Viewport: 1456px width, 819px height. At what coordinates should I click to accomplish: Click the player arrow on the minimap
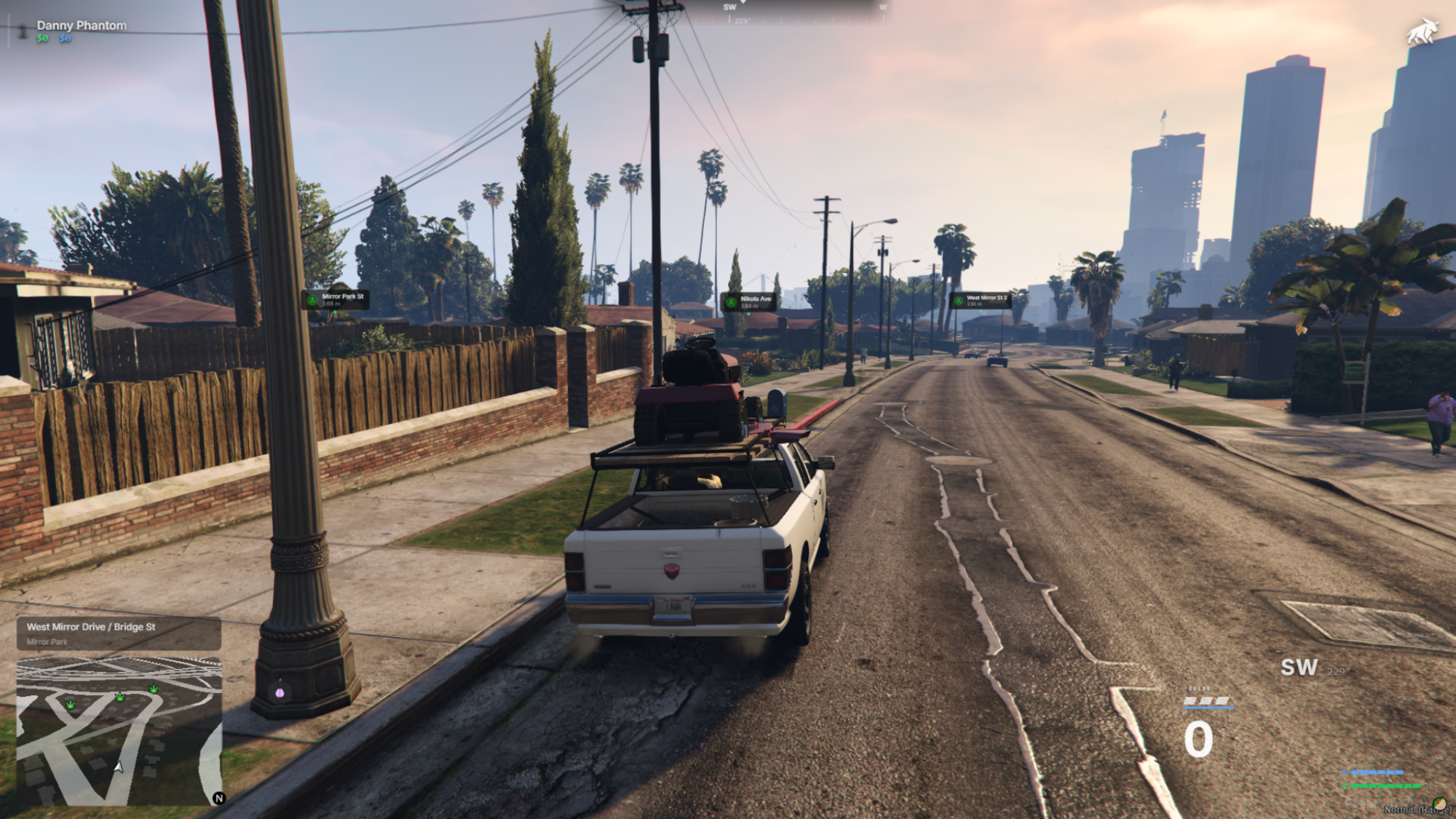click(x=119, y=767)
